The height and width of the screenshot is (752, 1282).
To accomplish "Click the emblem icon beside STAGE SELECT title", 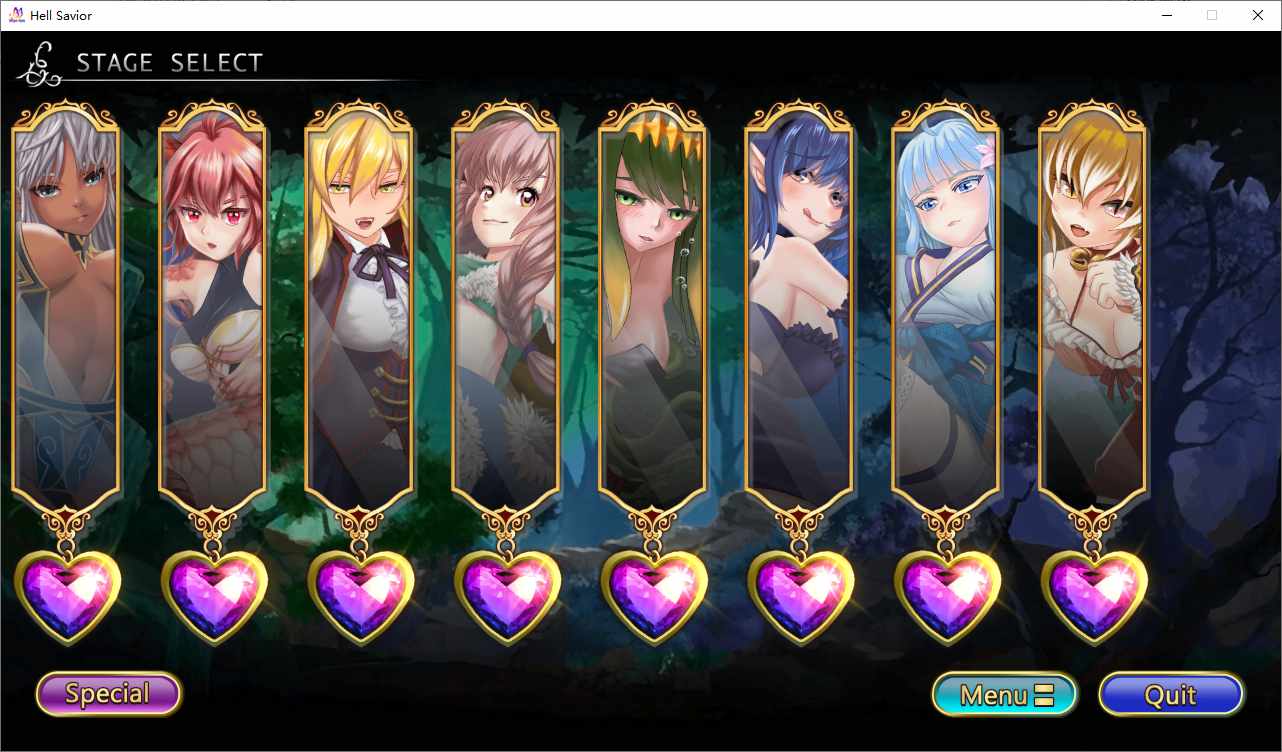I will (38, 62).
